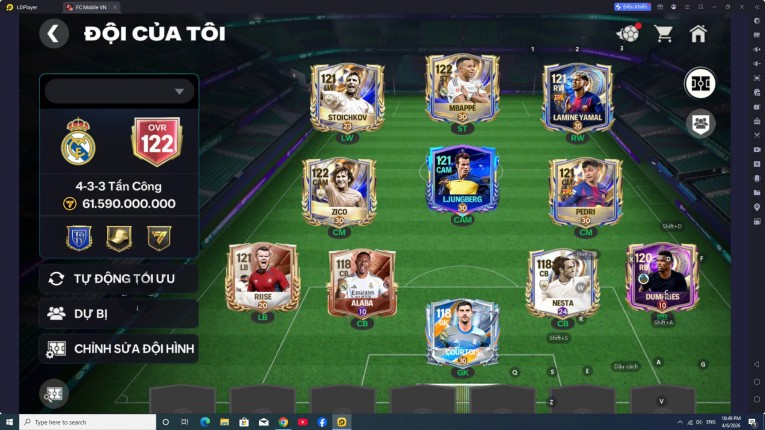Select Lamine Yamal's RW card
This screenshot has height=430, width=765.
577,98
